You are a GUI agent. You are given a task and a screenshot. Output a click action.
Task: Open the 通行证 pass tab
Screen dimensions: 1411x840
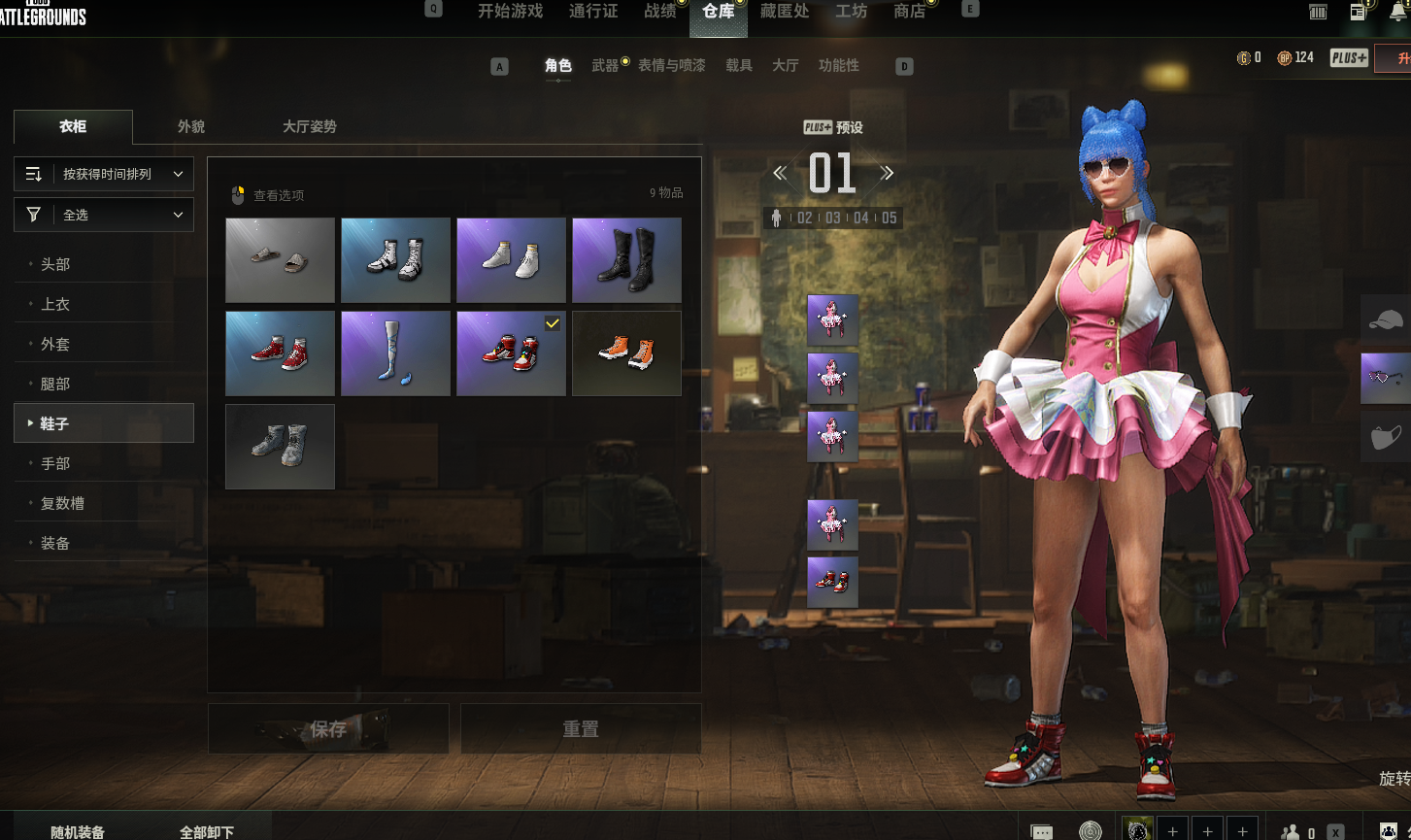coord(593,12)
